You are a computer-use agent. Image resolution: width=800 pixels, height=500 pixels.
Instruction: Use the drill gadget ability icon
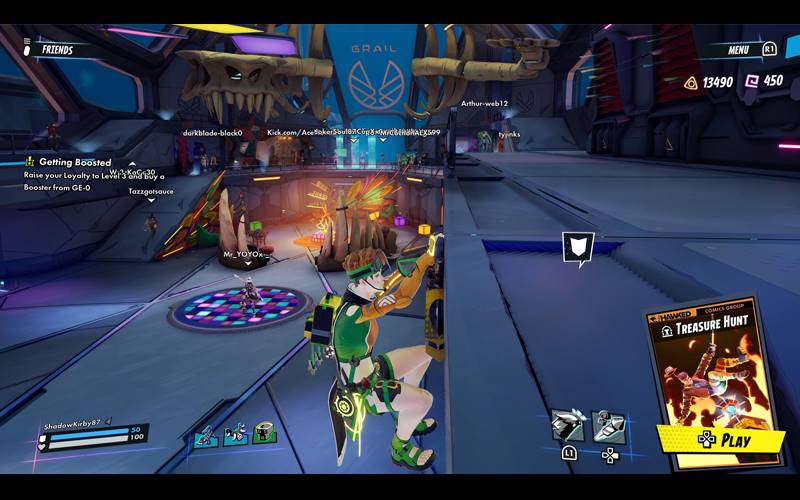[609, 426]
